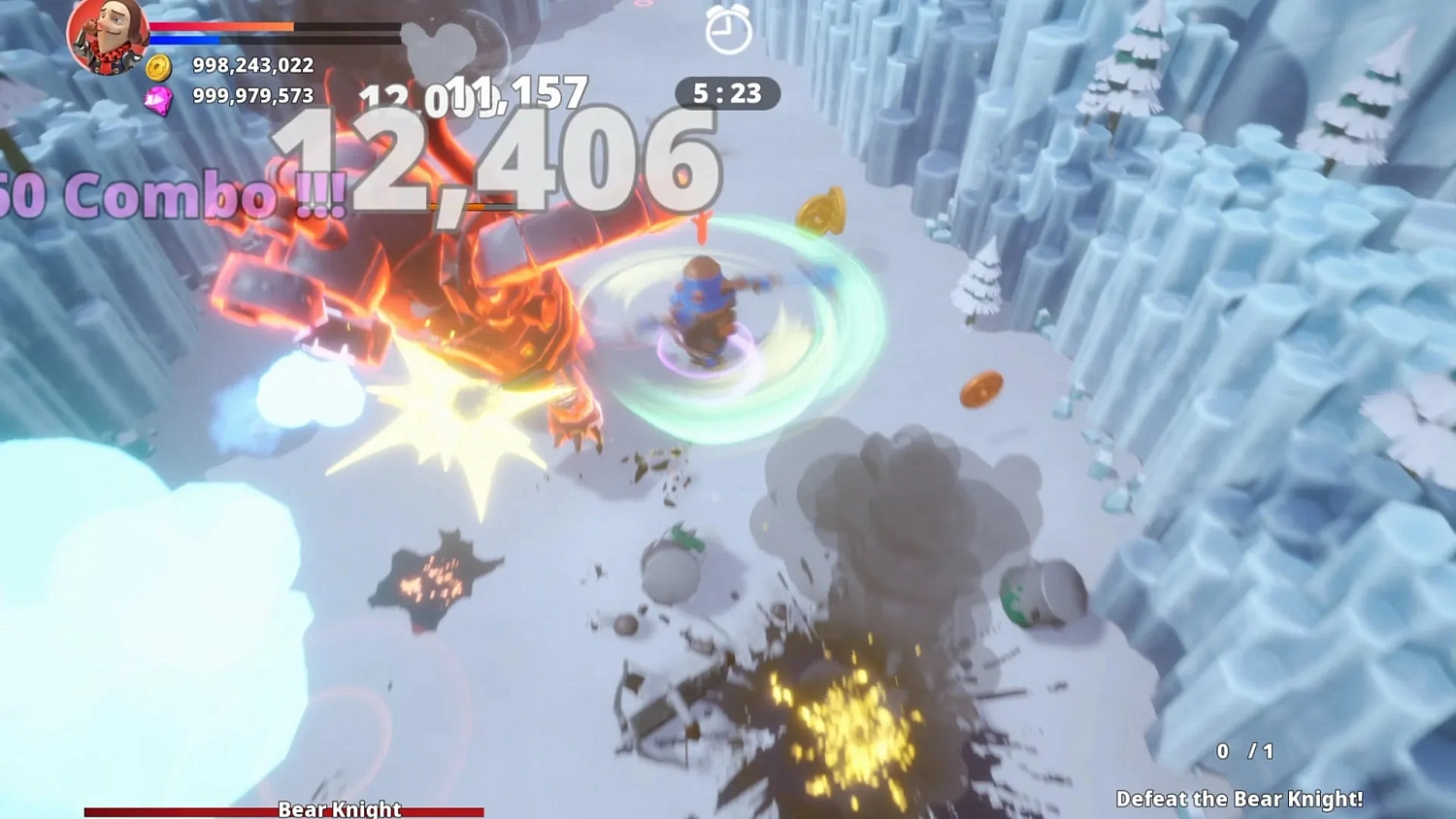
Task: Click the Bear Knight name label
Action: tap(340, 808)
